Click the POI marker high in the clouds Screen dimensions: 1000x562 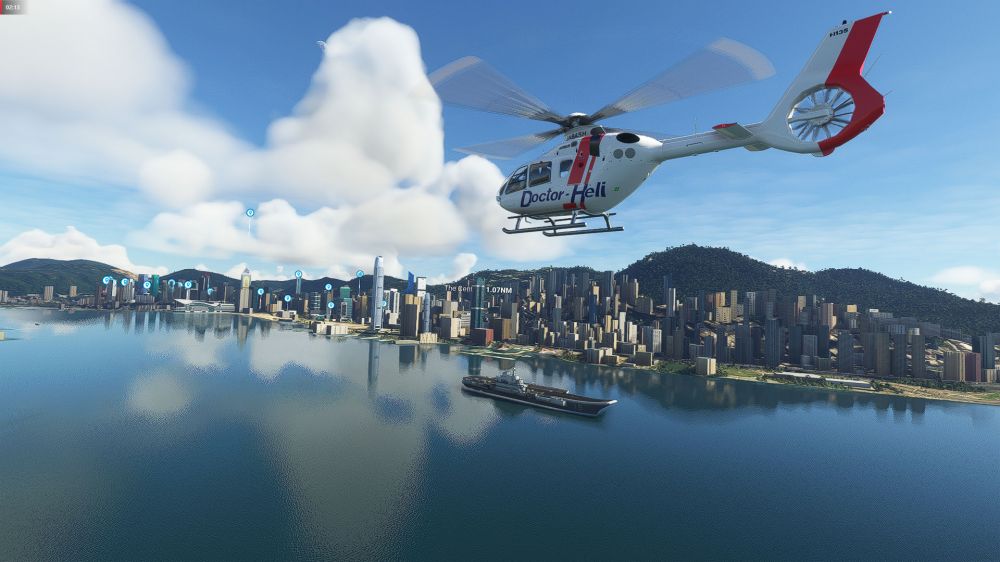(x=250, y=213)
